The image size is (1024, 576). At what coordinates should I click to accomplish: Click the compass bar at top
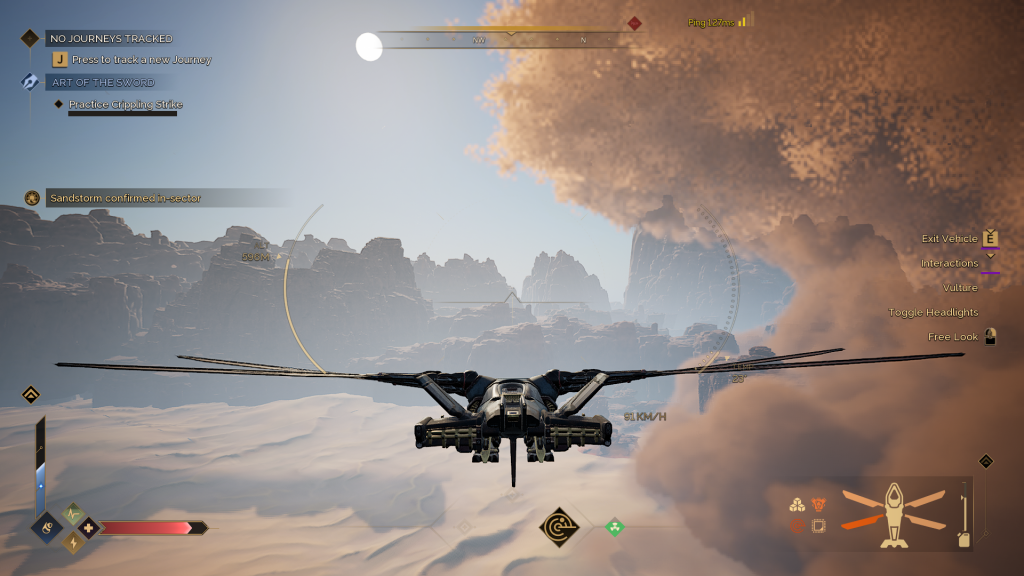[510, 40]
